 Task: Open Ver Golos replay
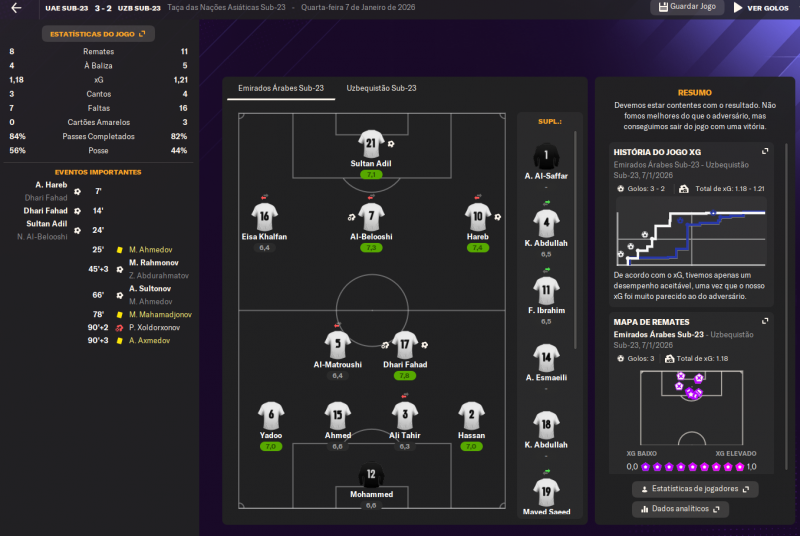761,8
